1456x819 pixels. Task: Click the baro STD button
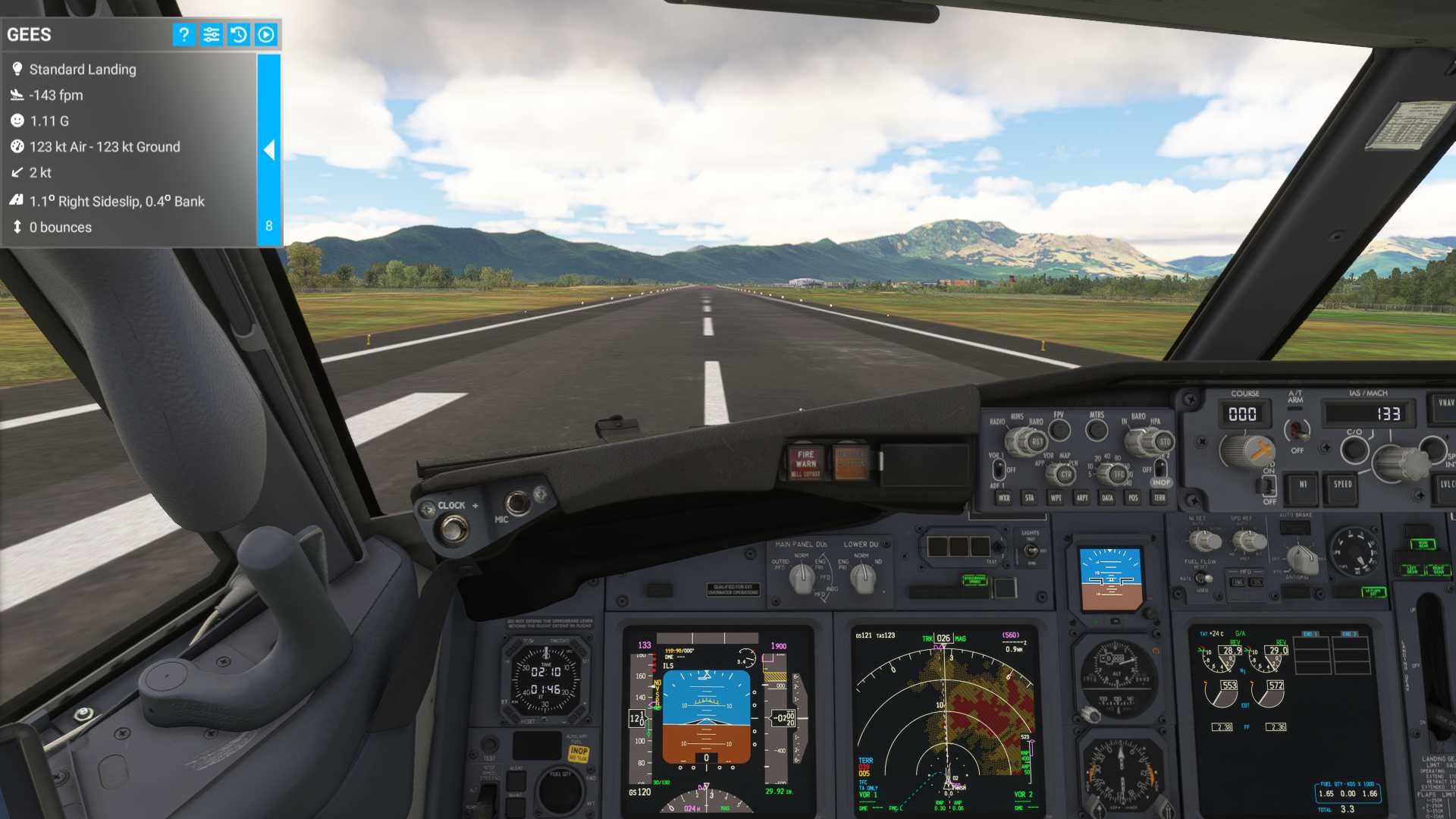coord(1165,442)
